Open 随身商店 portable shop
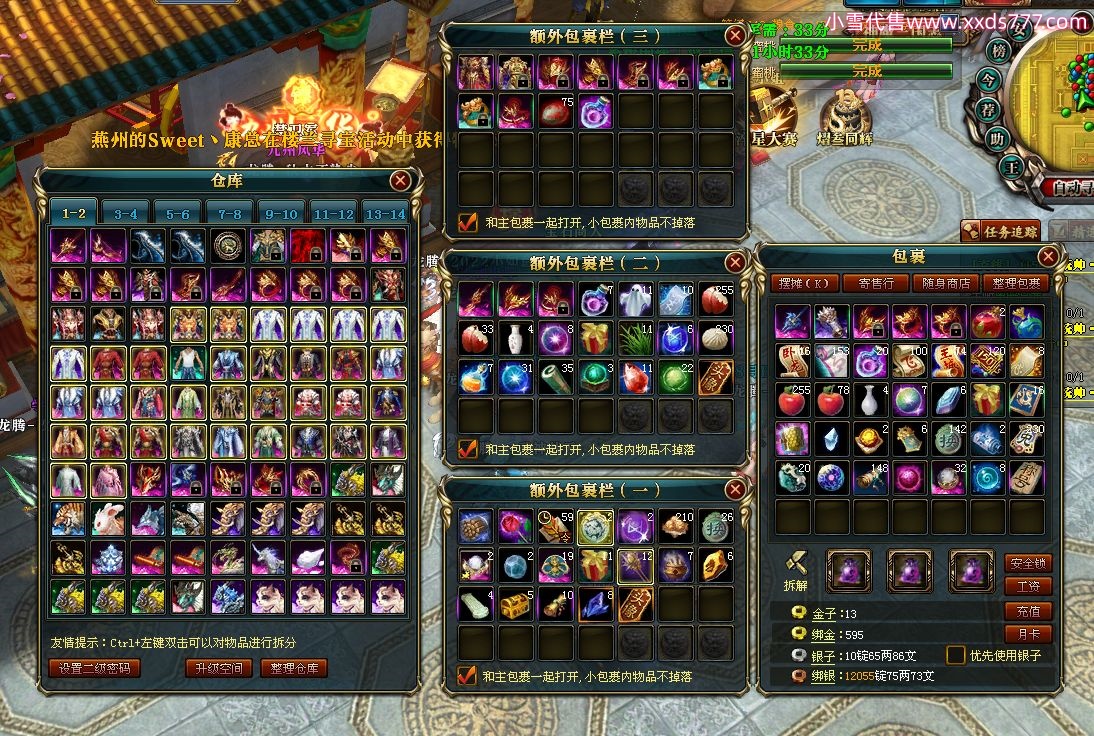 pos(945,283)
